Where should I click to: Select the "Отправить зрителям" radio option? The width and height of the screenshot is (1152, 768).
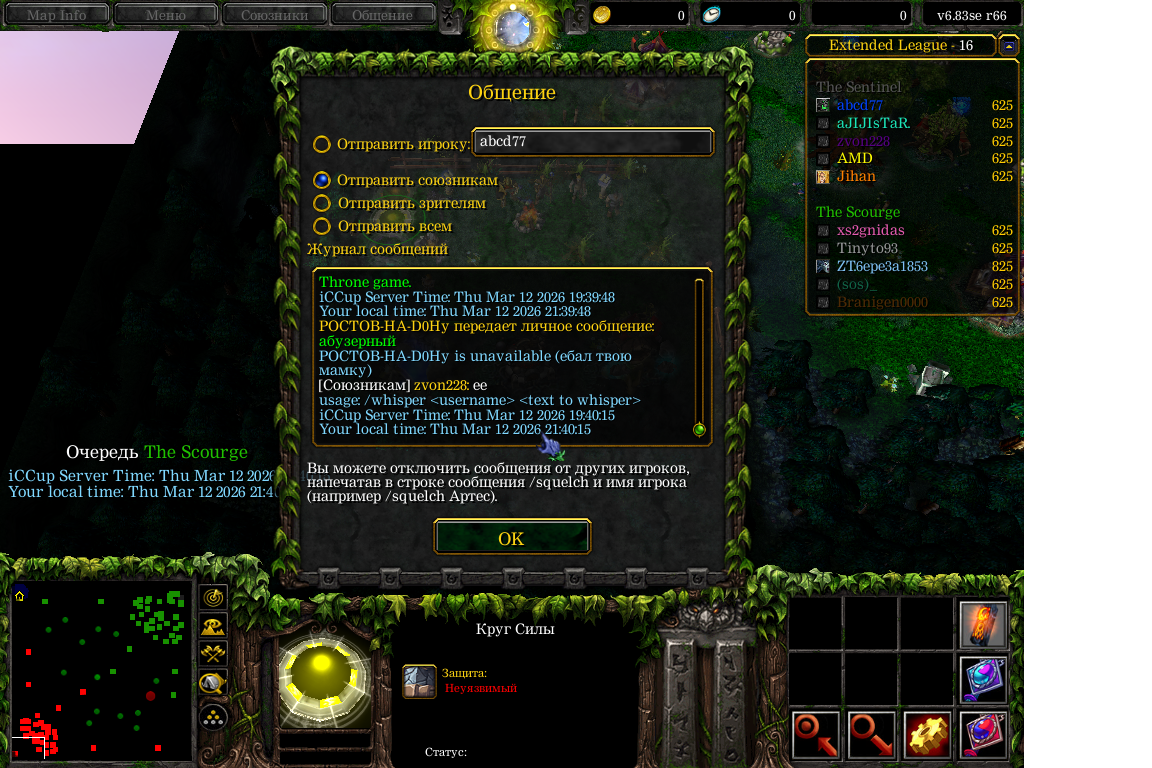pyautogui.click(x=322, y=203)
